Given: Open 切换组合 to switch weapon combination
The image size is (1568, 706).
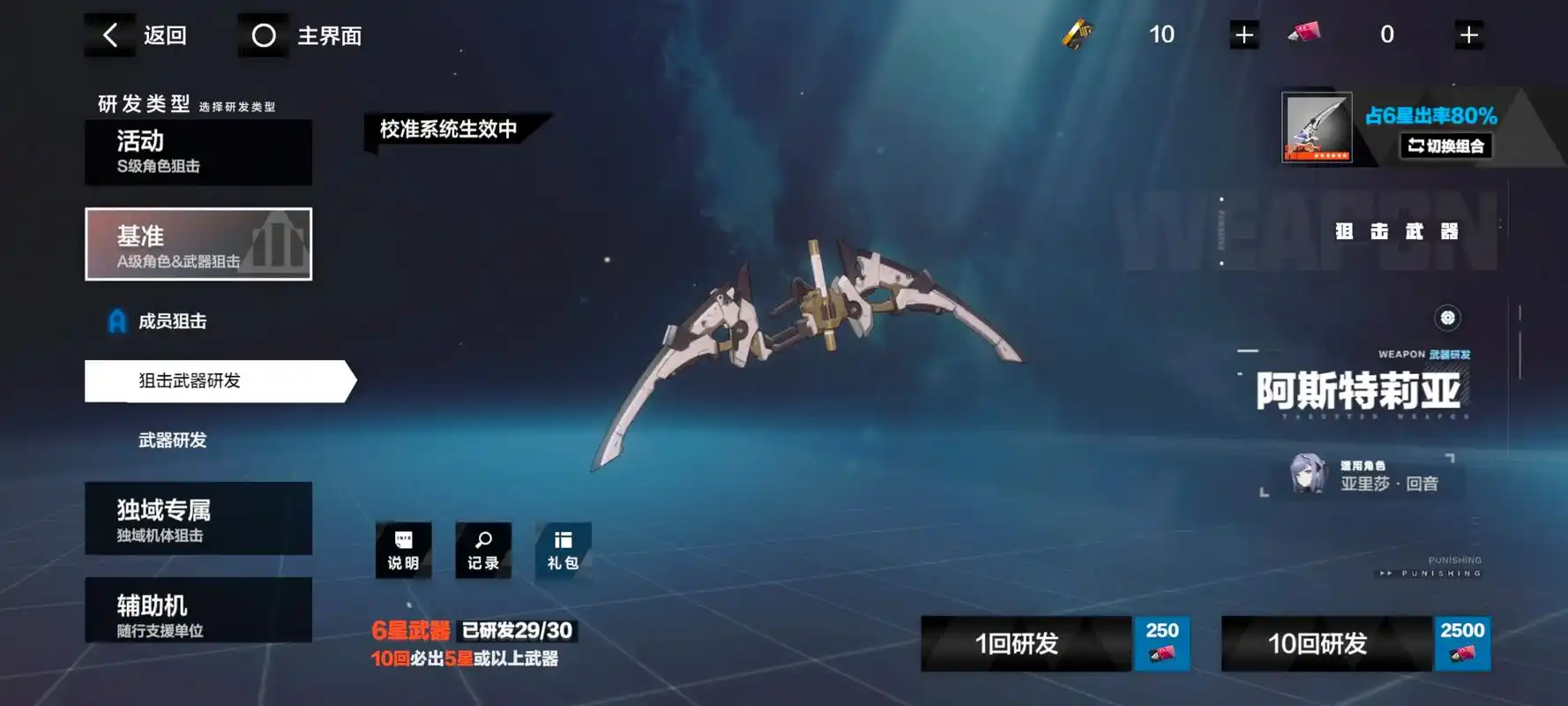Looking at the screenshot, I should click(1446, 147).
